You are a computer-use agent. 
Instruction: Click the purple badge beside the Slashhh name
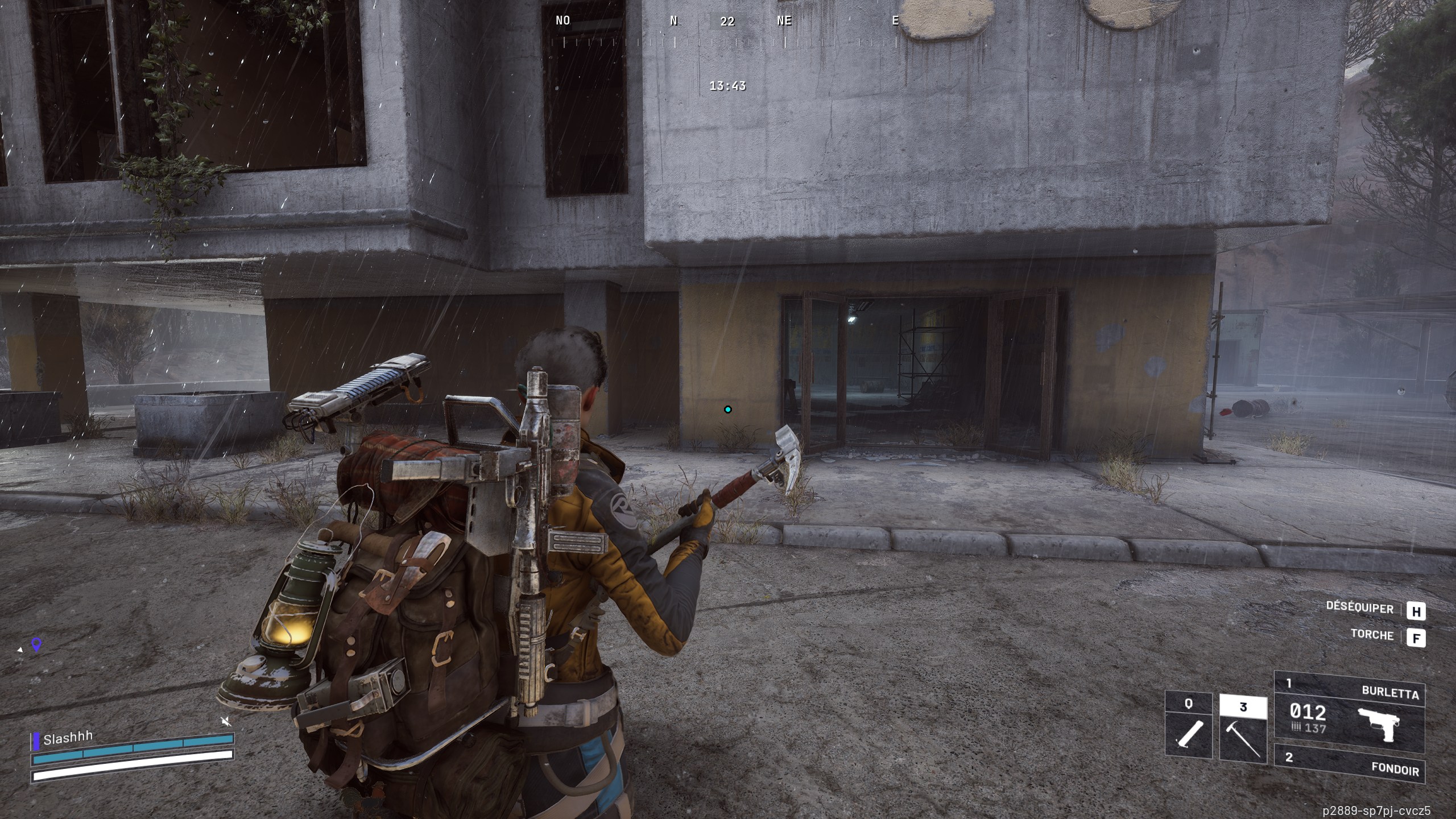tap(36, 741)
